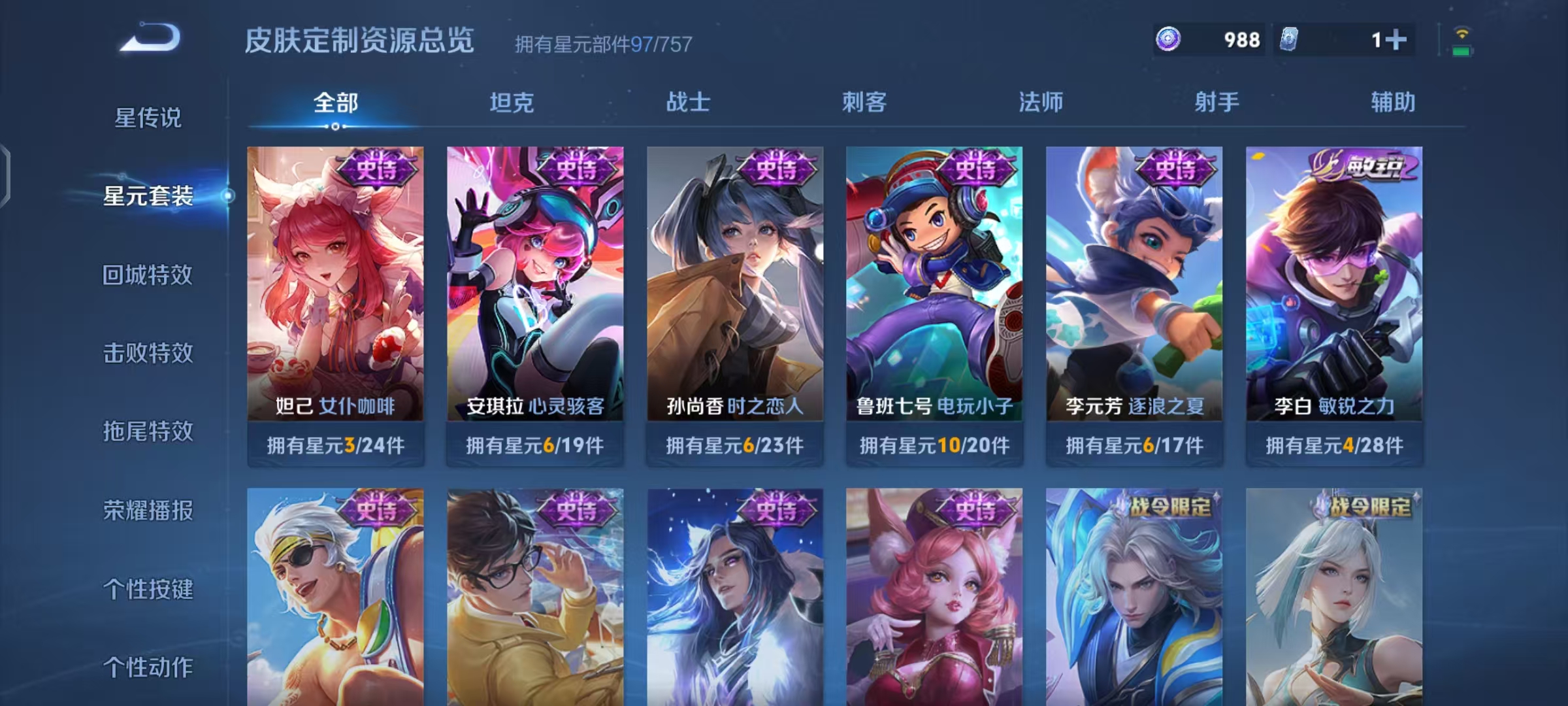
Task: Switch to the 法师 category tab
Action: tap(1042, 103)
